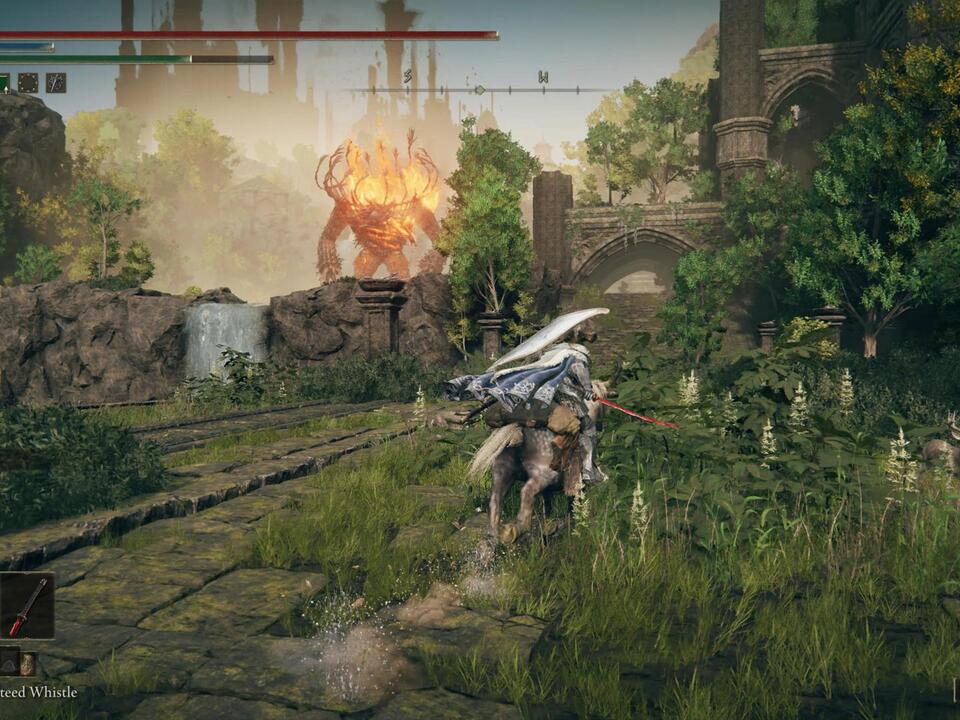Screen dimensions: 960x720
Task: Select the dark triangular quick item slot
Action: [8, 662]
